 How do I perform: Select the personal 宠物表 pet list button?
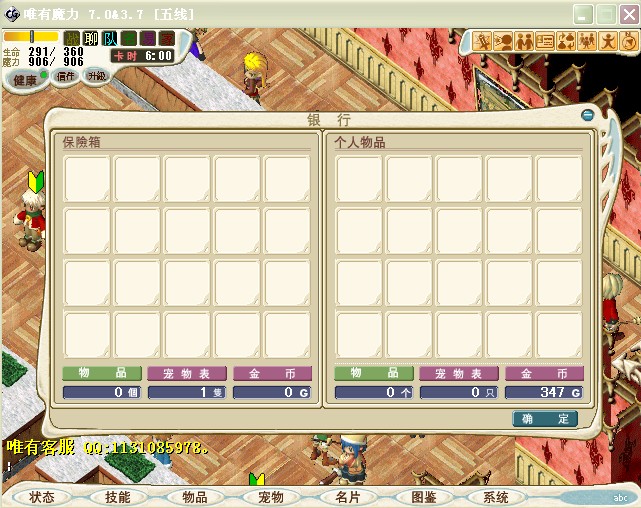(459, 373)
